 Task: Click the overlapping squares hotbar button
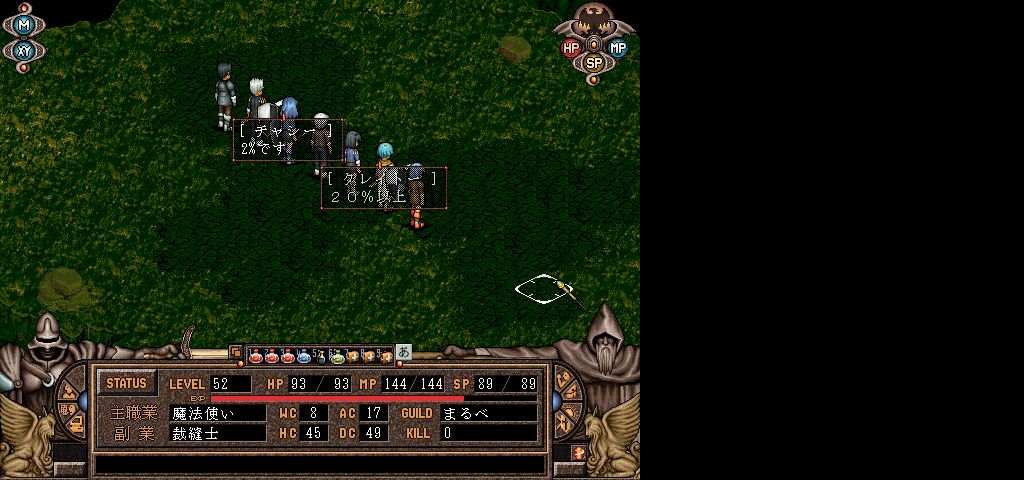tap(237, 353)
